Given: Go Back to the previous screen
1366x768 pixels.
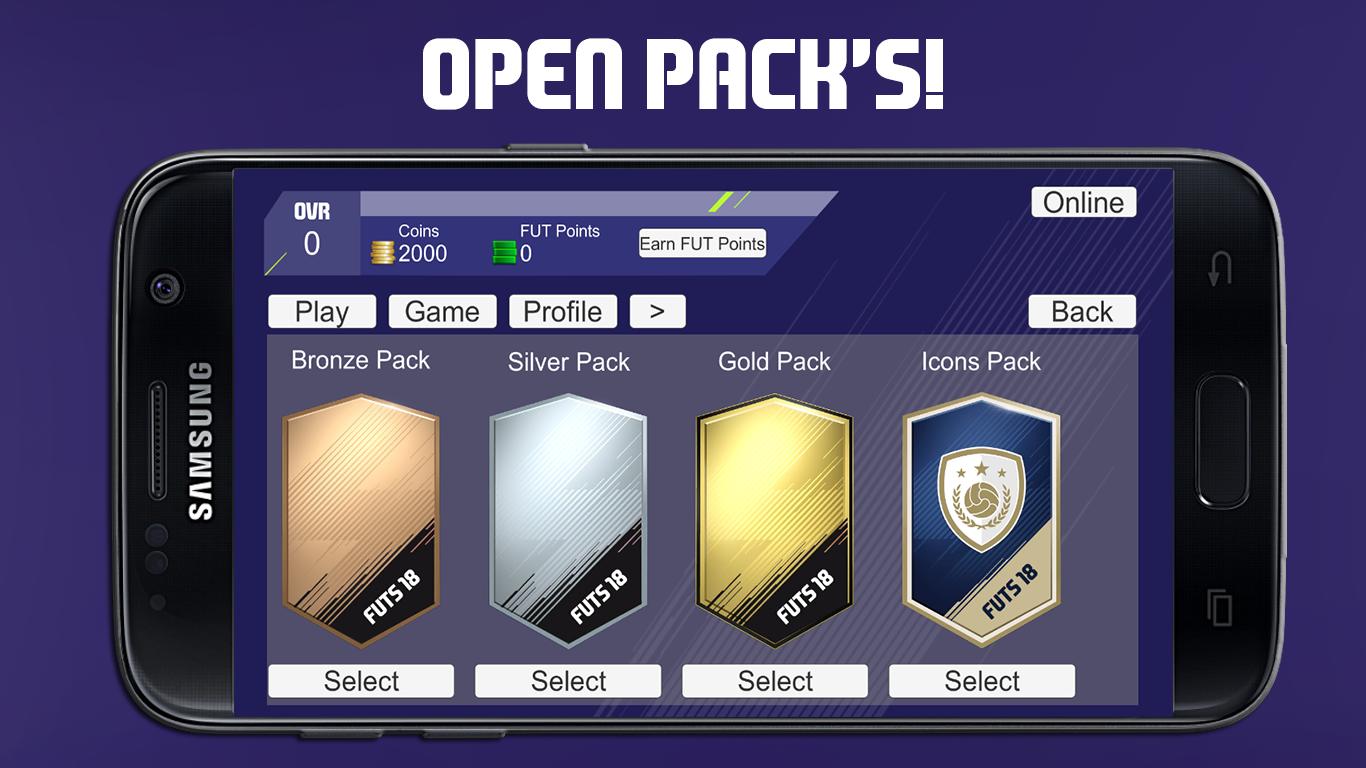Looking at the screenshot, I should click(x=1081, y=311).
